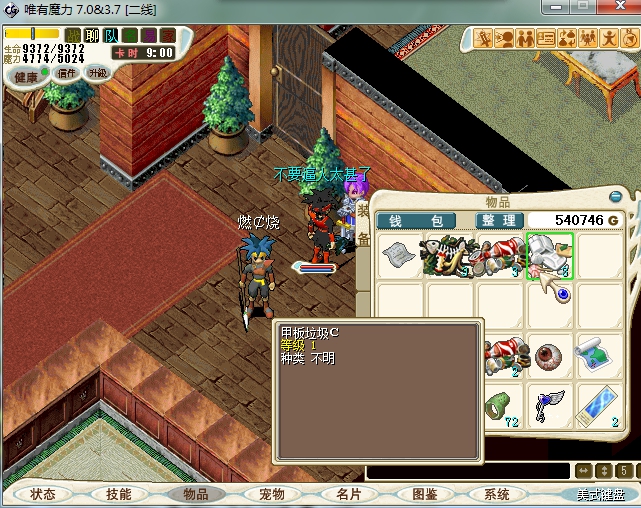This screenshot has width=641, height=508.
Task: Select the blue crystal card item
Action: coord(598,405)
